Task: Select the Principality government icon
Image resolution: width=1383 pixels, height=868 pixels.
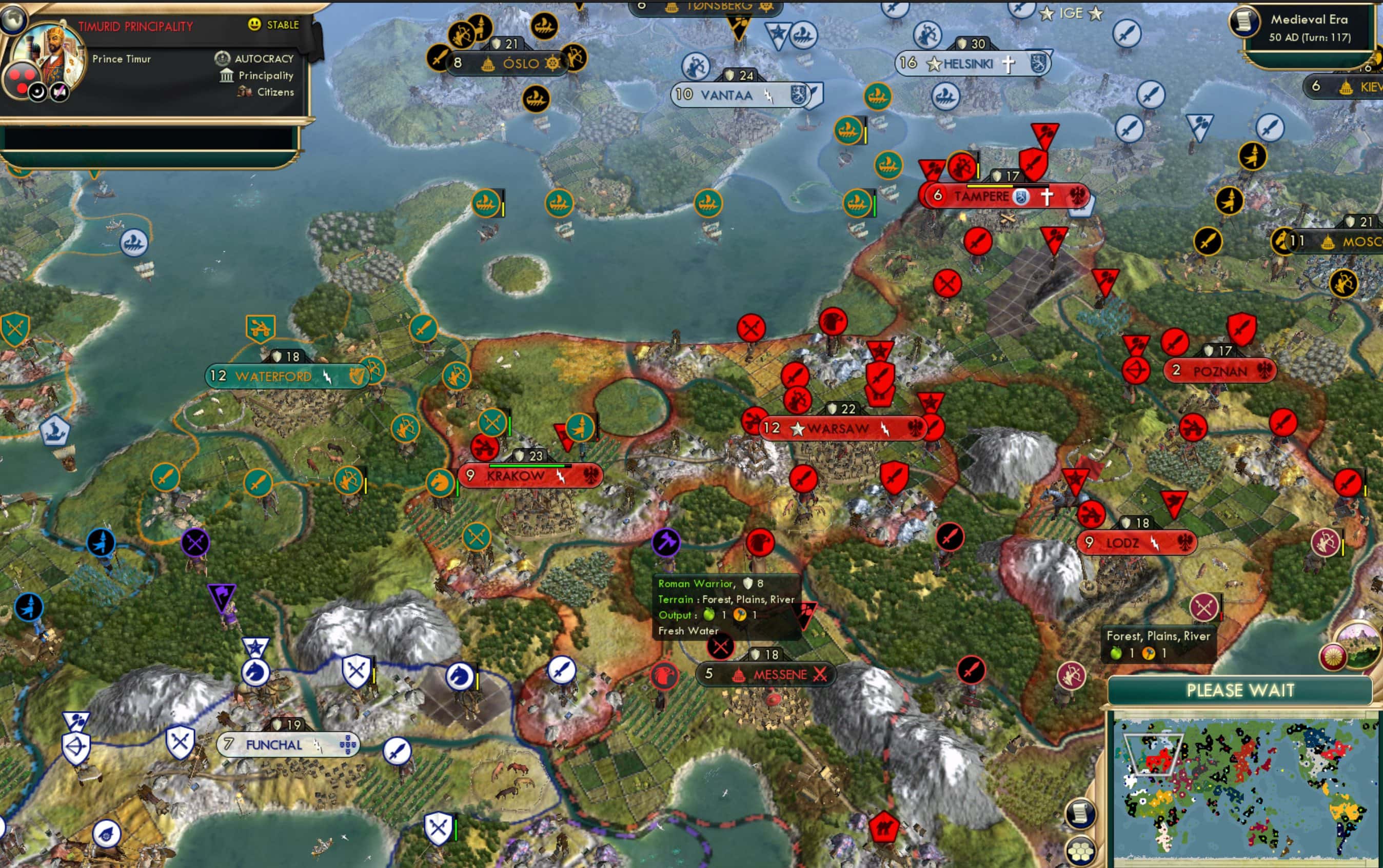Action: pyautogui.click(x=227, y=75)
